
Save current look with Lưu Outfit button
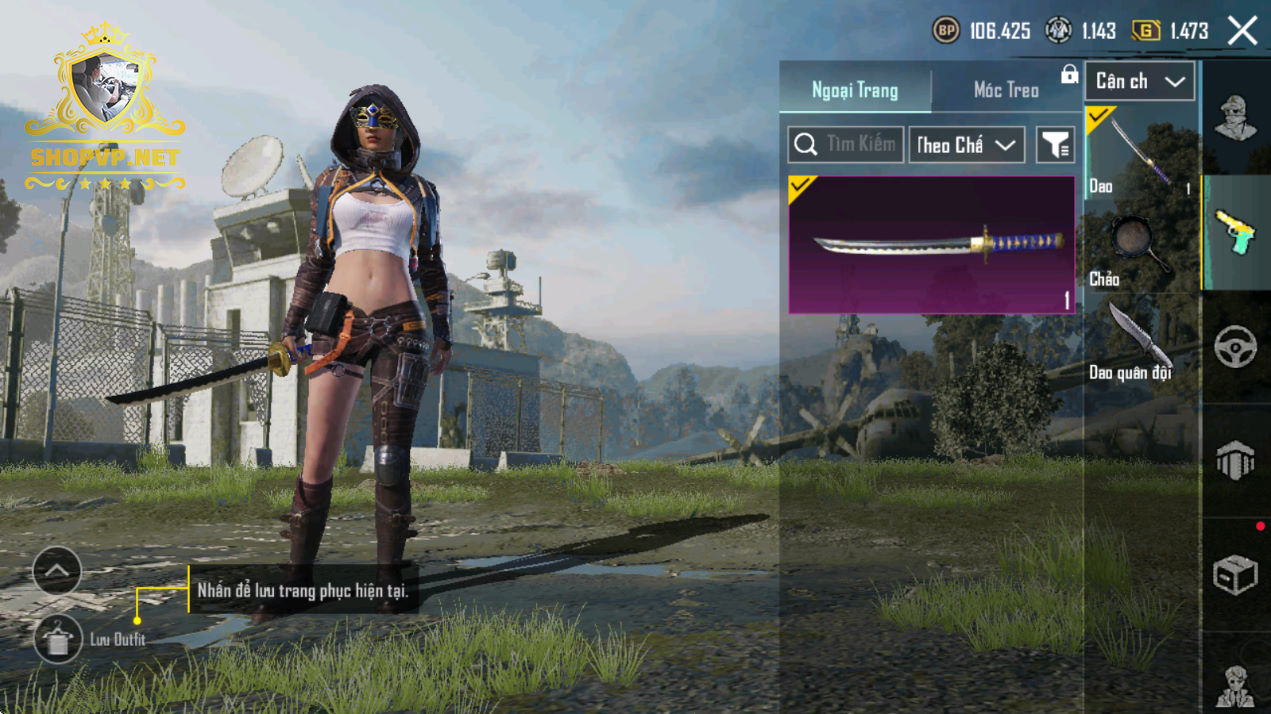point(58,639)
